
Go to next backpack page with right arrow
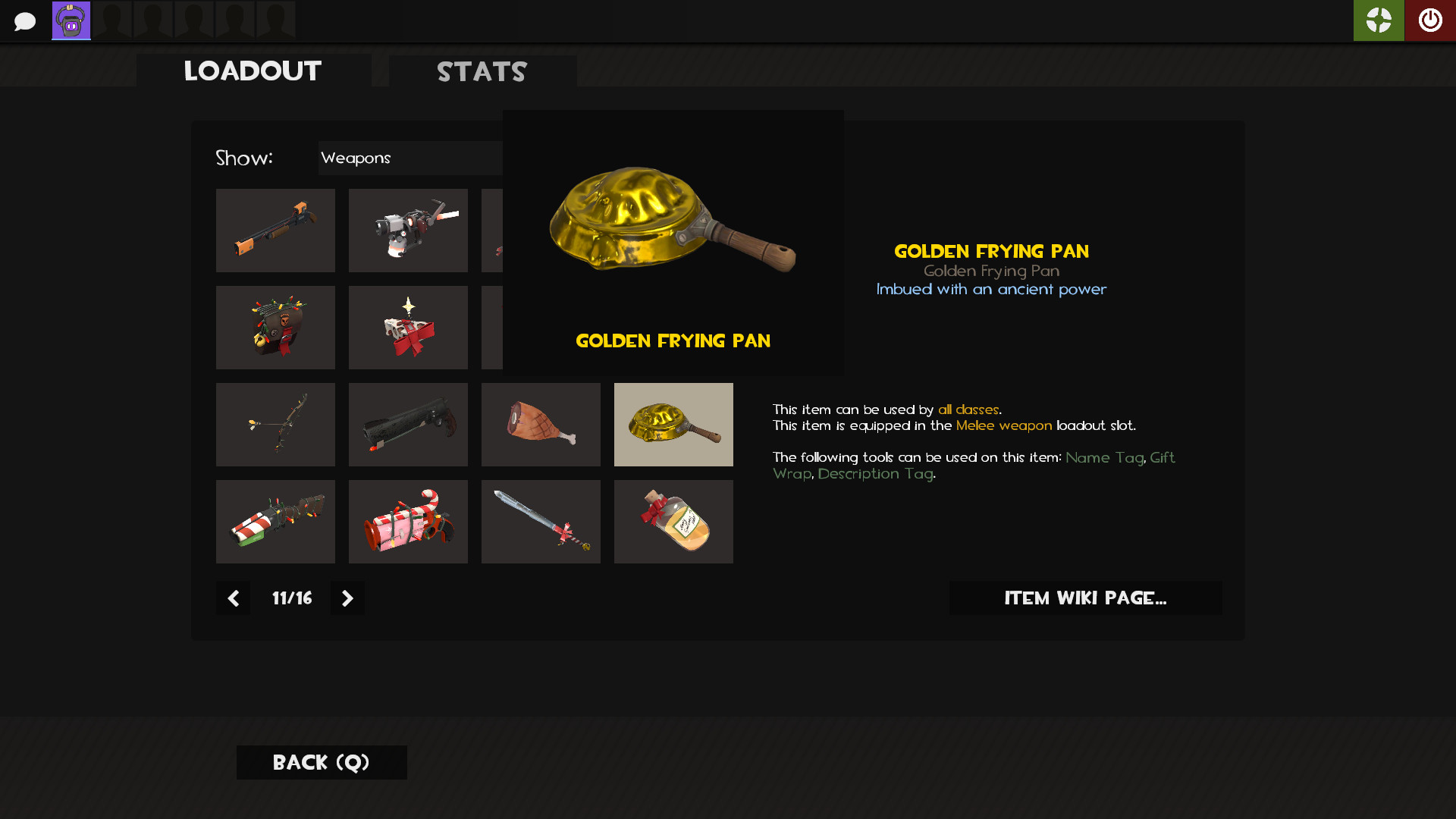tap(347, 598)
